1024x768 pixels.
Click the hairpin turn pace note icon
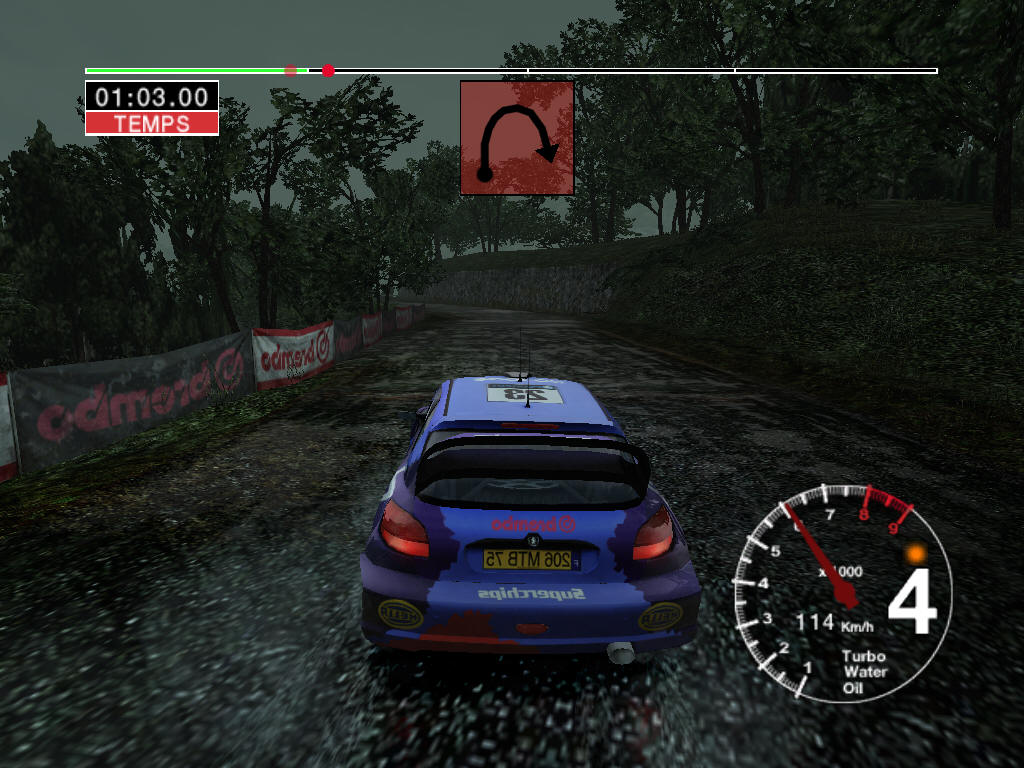pyautogui.click(x=517, y=138)
